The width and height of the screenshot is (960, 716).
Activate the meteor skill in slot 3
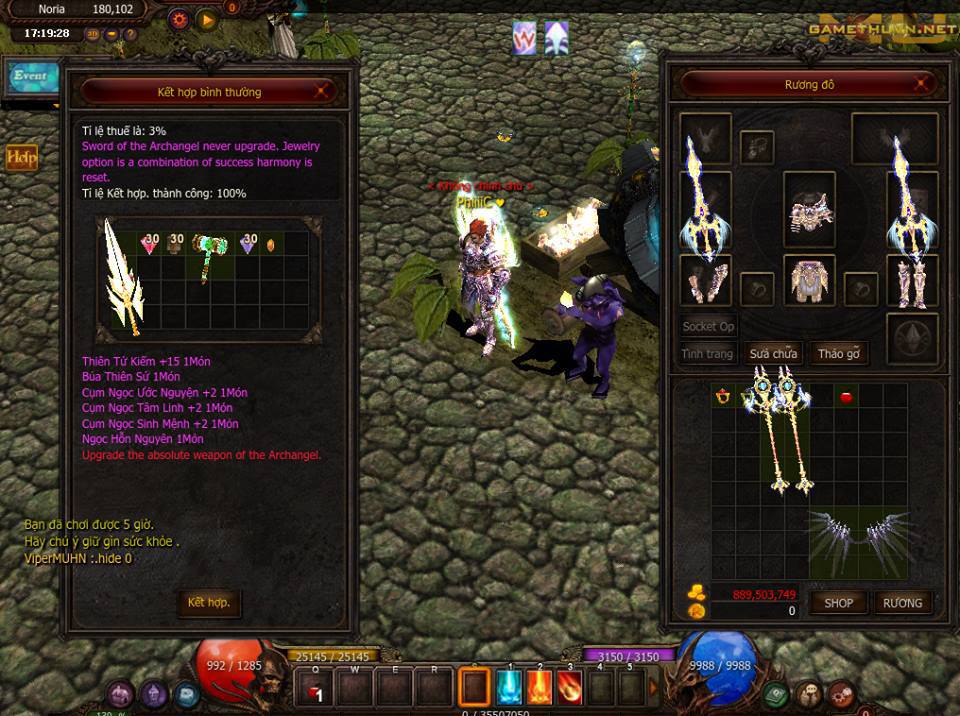point(571,688)
